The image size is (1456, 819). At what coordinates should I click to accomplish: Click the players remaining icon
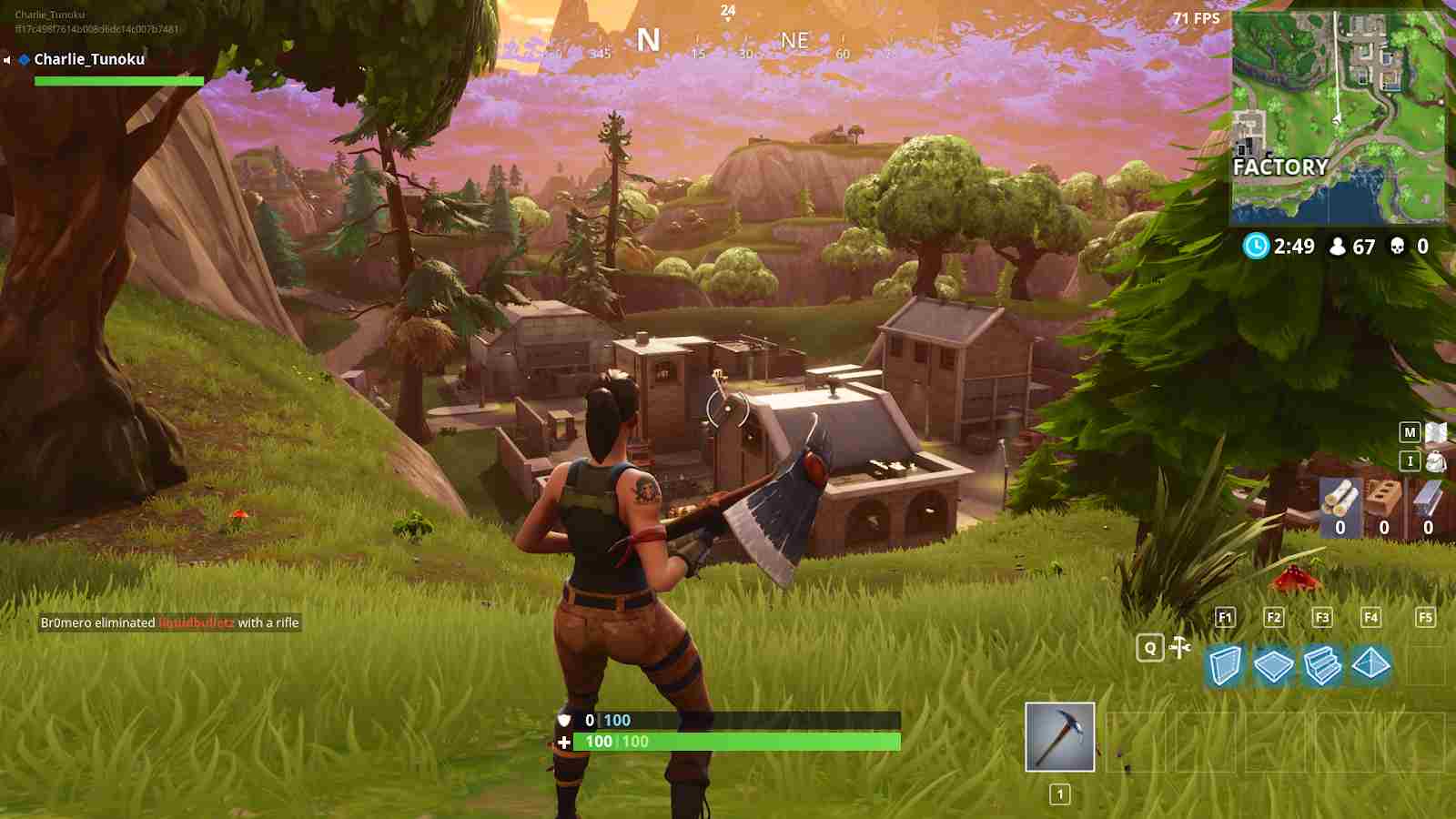tap(1338, 246)
